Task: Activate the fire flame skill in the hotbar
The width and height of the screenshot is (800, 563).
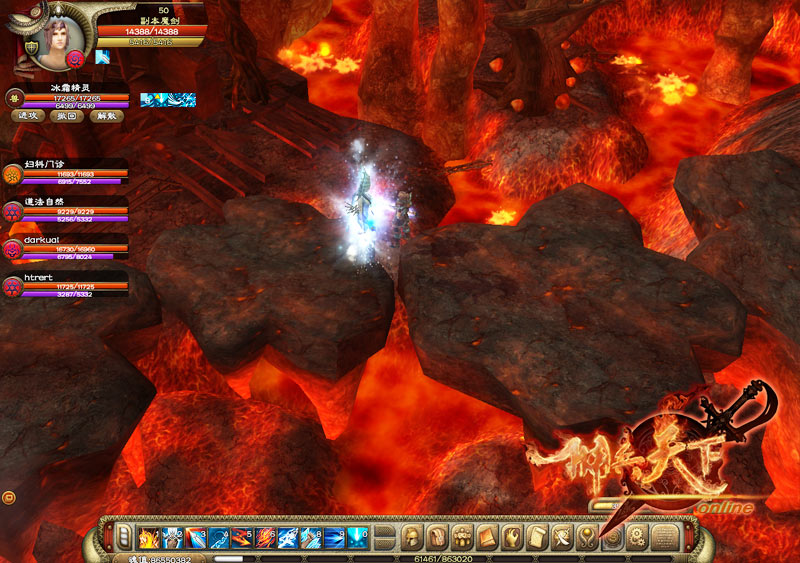Action: (148, 537)
